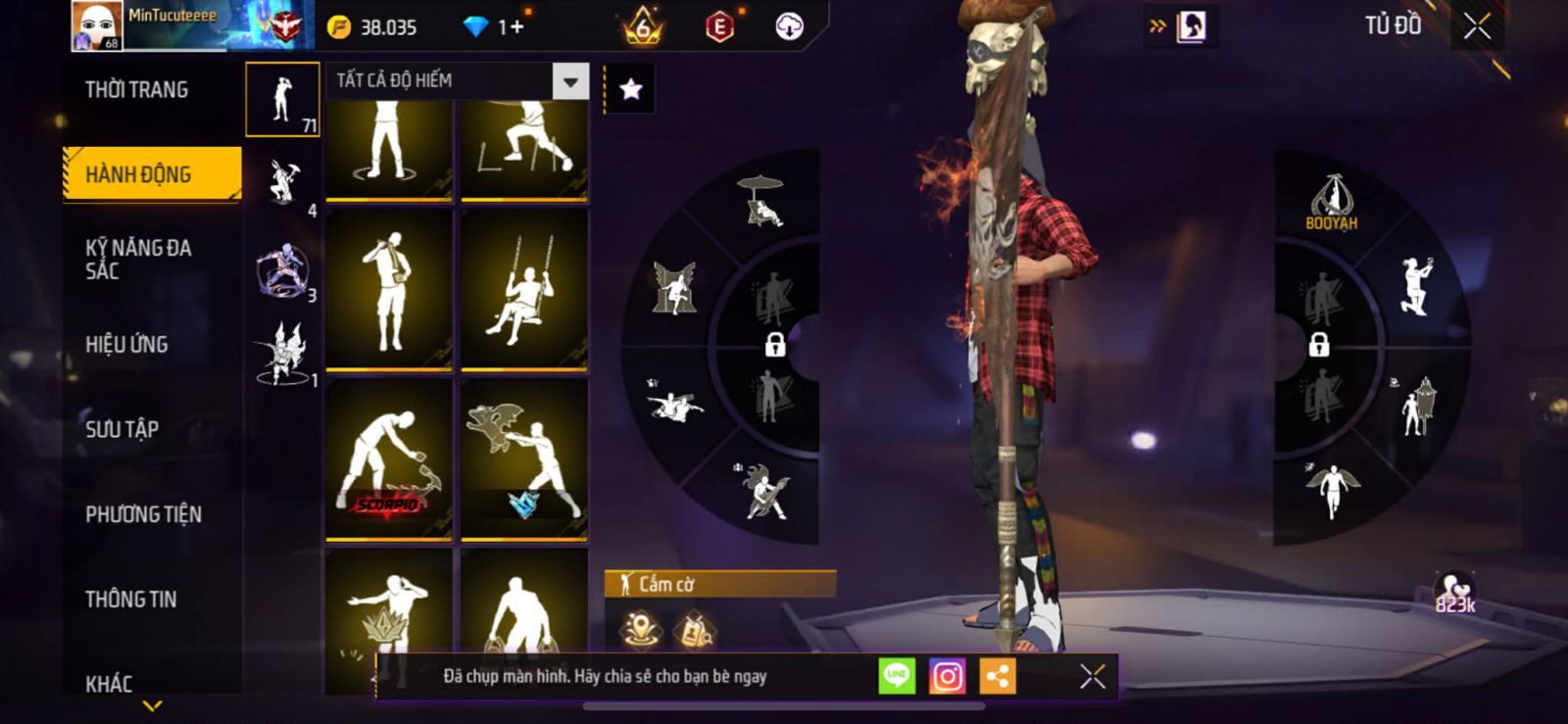Share screenshot to Instagram

[x=947, y=676]
